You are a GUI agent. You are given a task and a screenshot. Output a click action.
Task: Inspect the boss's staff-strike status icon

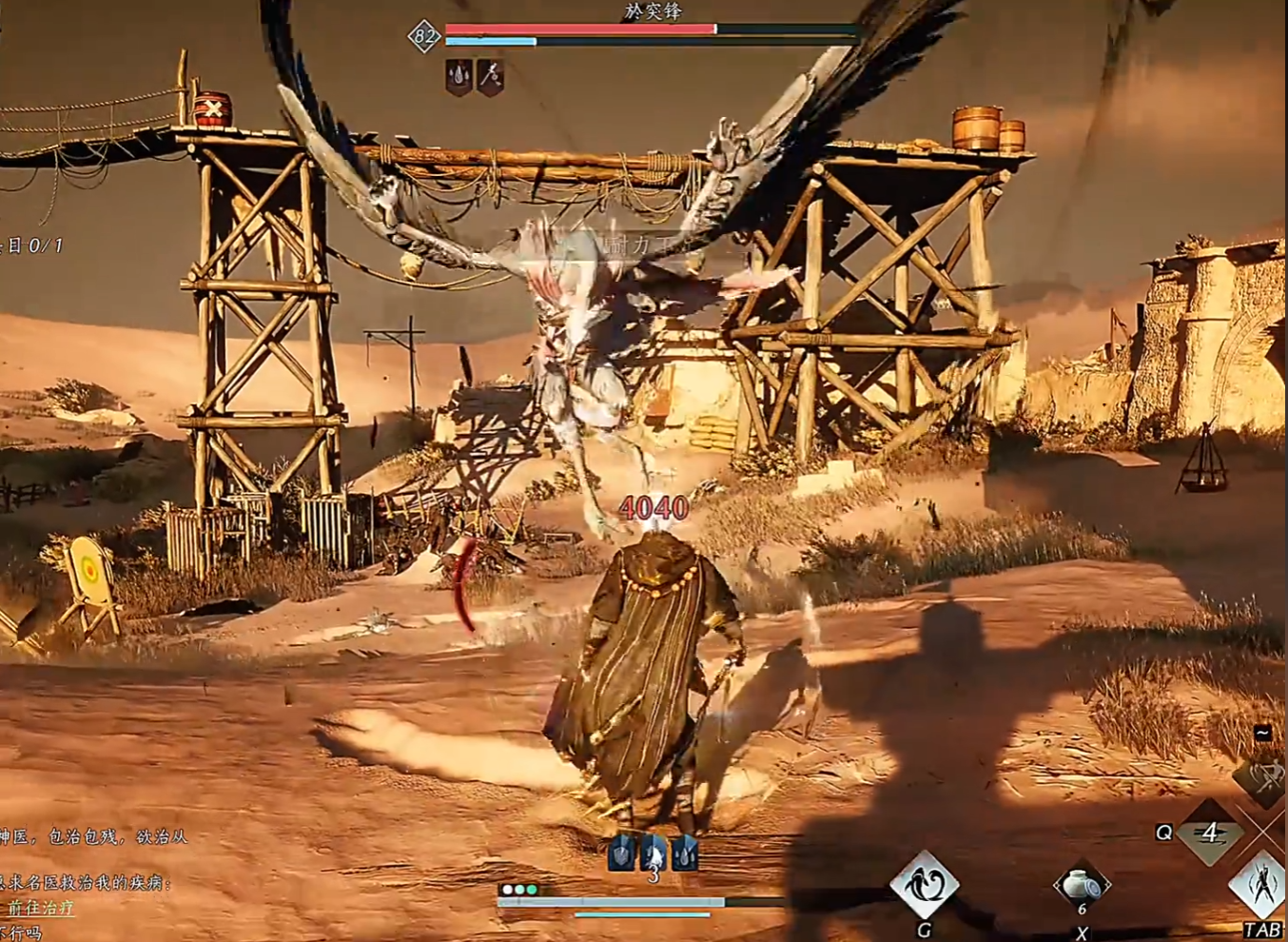pos(490,75)
